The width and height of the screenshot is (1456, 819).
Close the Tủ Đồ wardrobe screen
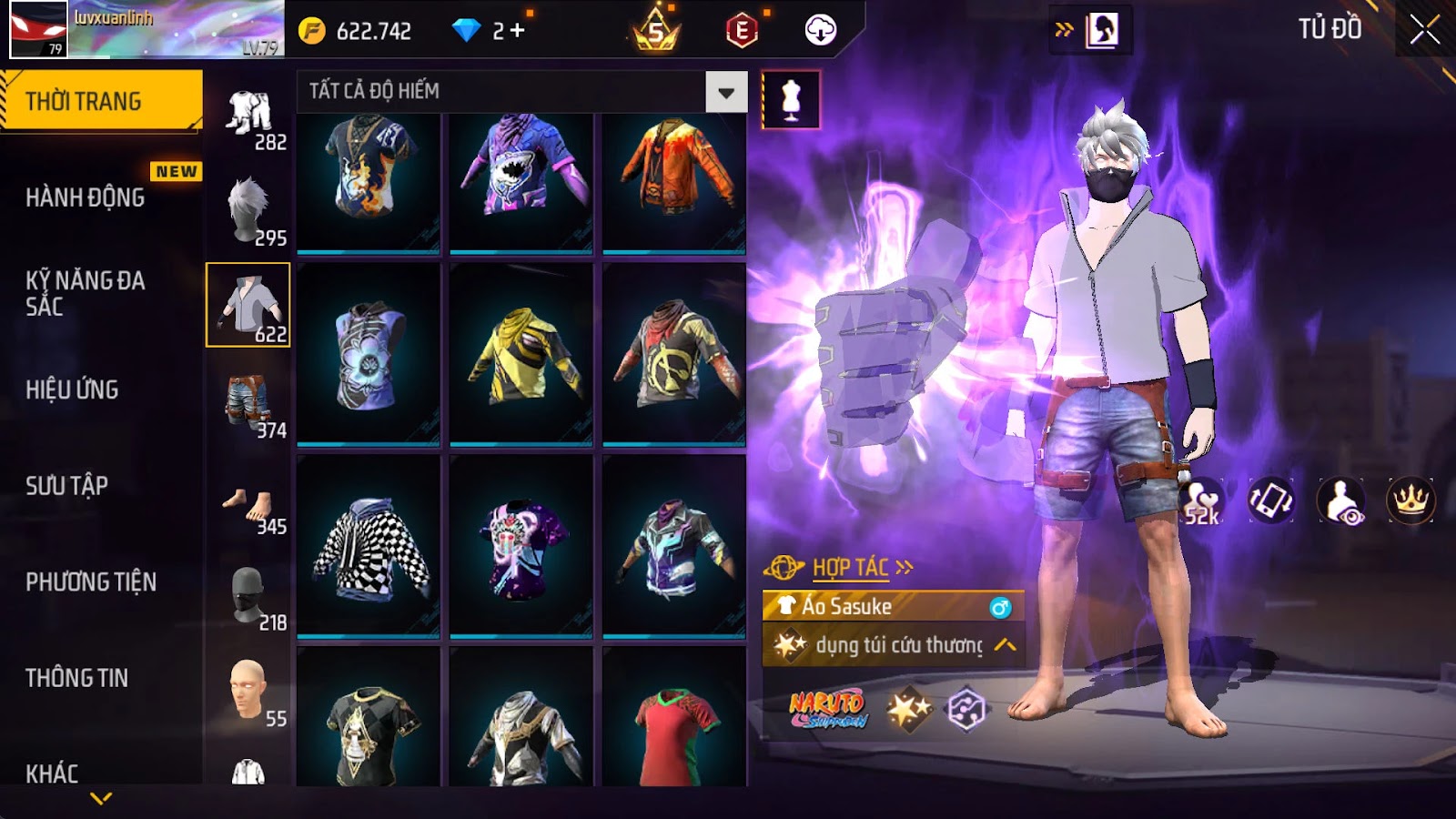pos(1424,30)
